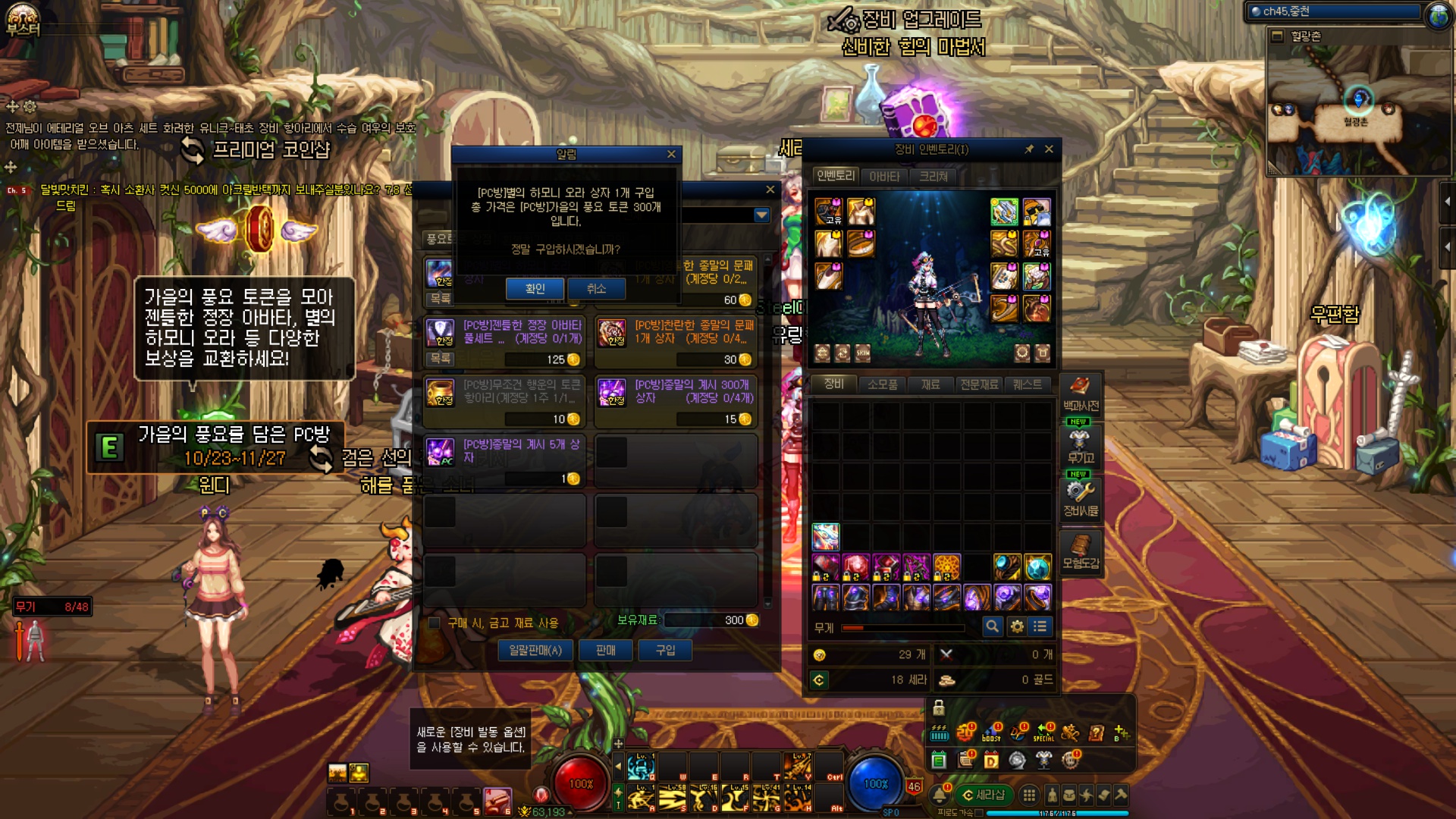Switch to the 아바타 inventory tab
The image size is (1456, 819).
(x=884, y=177)
